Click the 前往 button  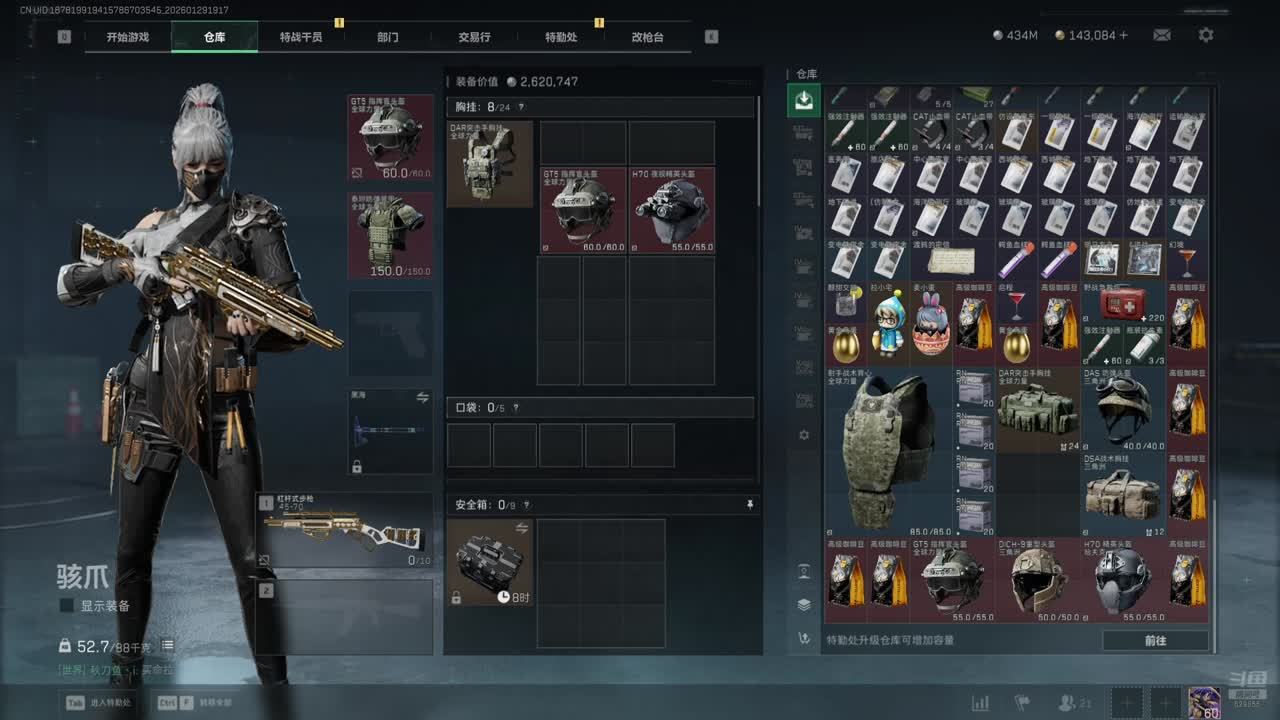tap(1155, 640)
